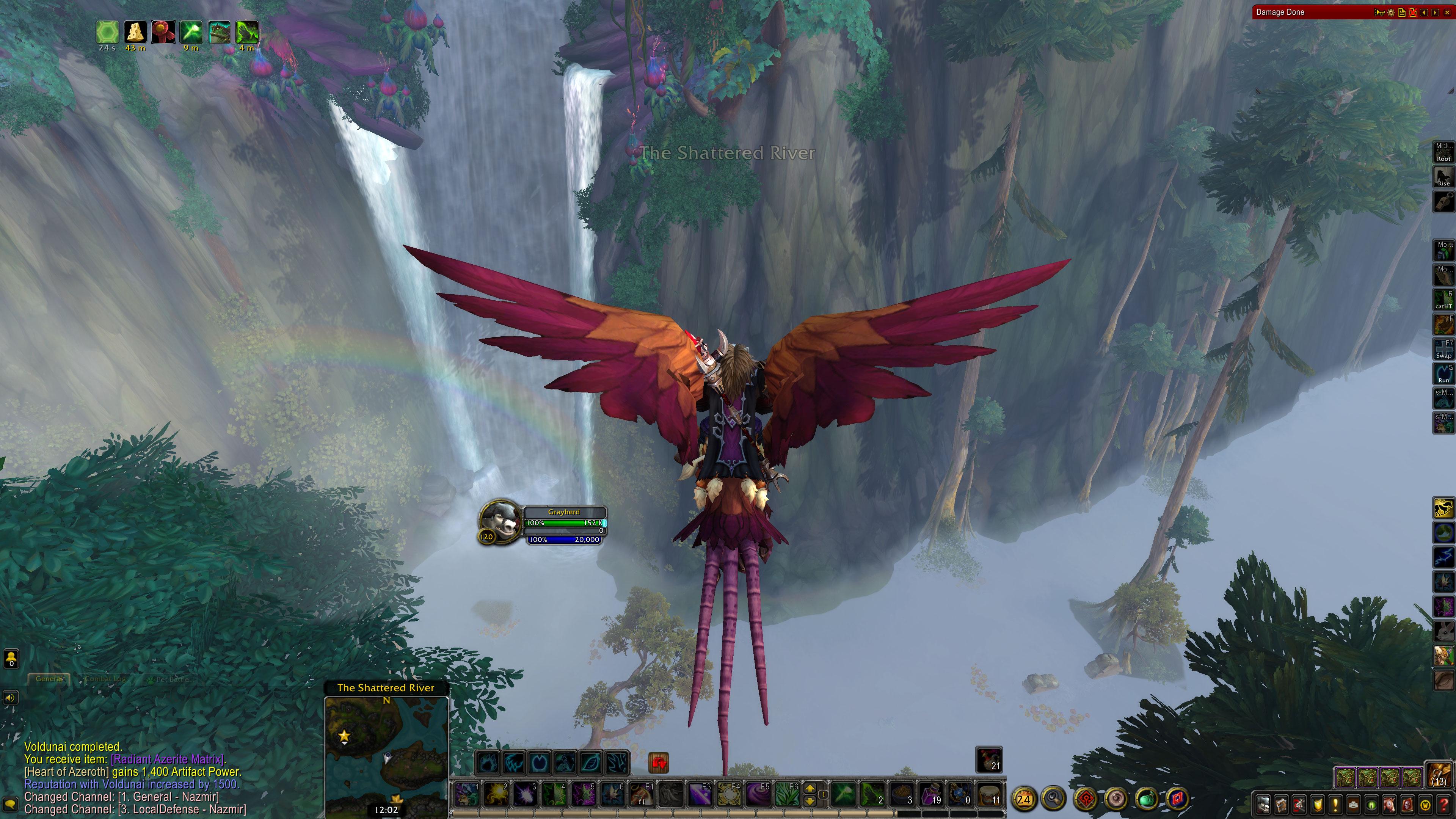Use the potion stack showing 21
Screen dimensions: 1456x819
988,759
